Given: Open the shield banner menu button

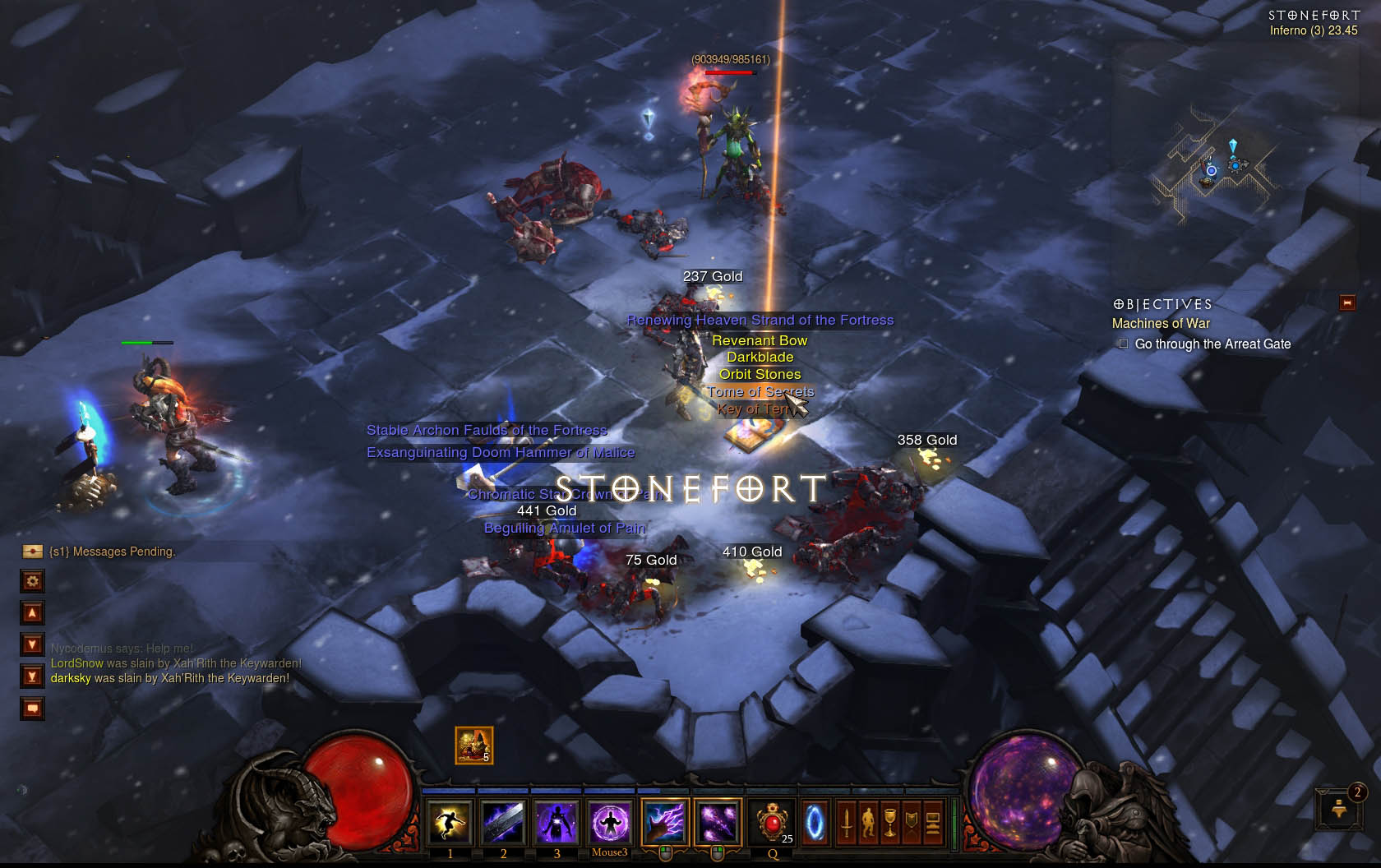Looking at the screenshot, I should pyautogui.click(x=911, y=822).
